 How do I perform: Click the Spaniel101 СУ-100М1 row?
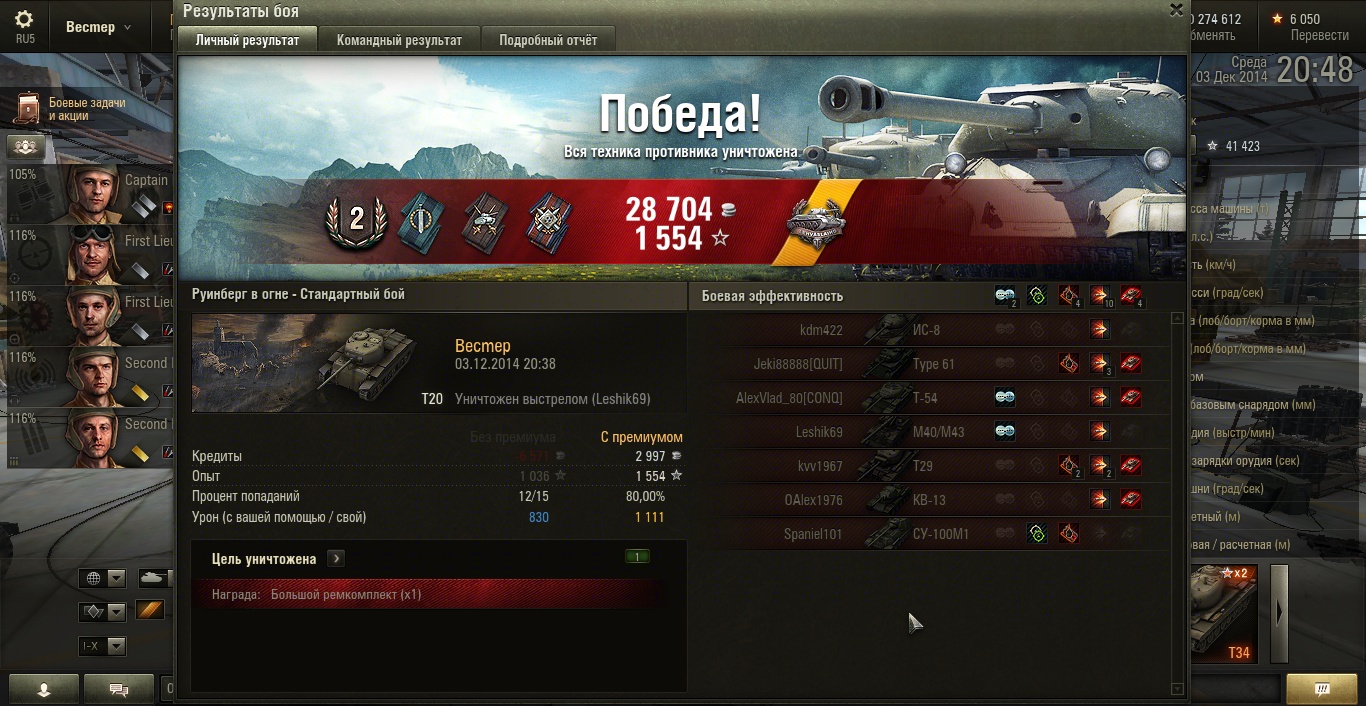pos(930,534)
